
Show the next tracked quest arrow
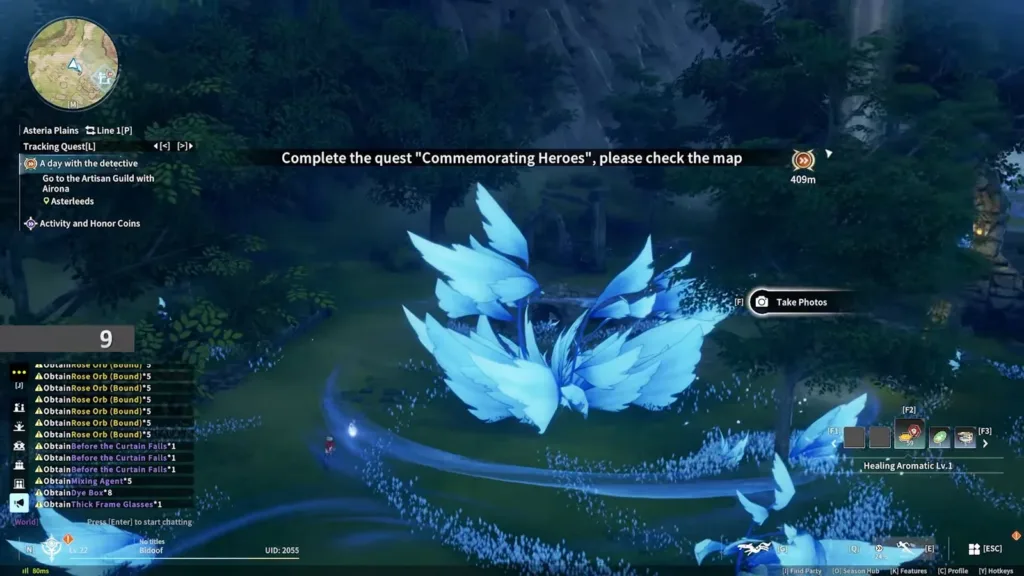[184, 146]
